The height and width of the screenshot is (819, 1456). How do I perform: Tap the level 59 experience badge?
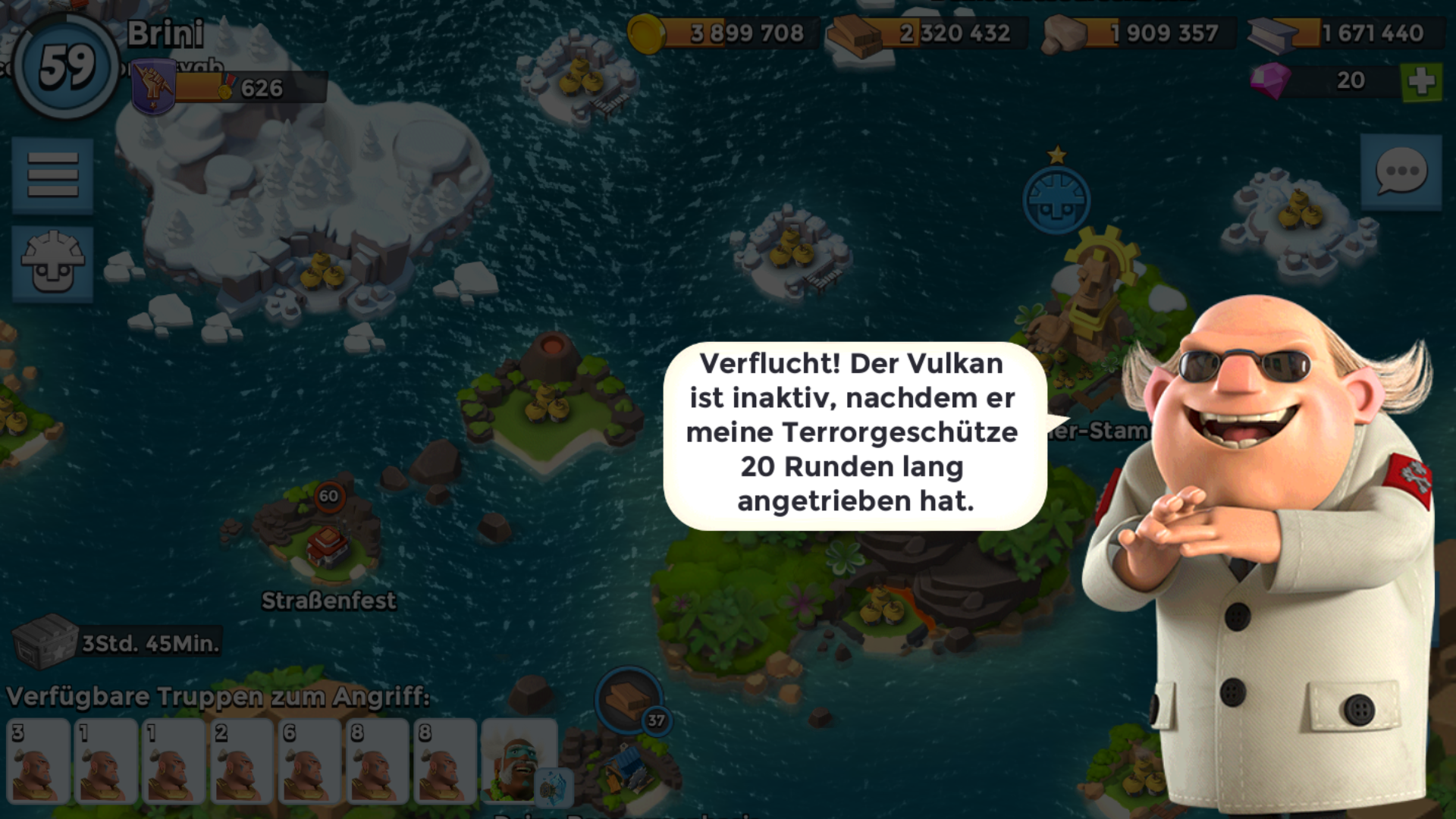click(66, 66)
